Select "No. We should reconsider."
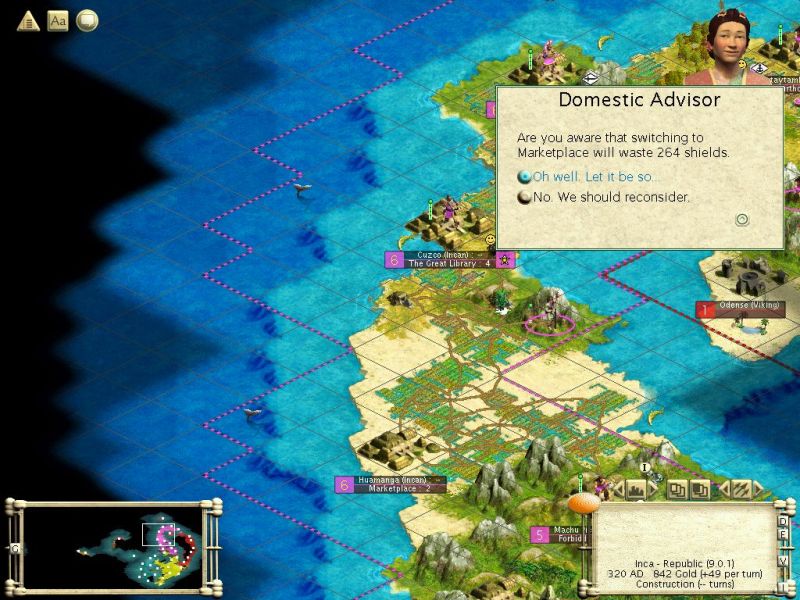800x600 pixels. pos(610,197)
